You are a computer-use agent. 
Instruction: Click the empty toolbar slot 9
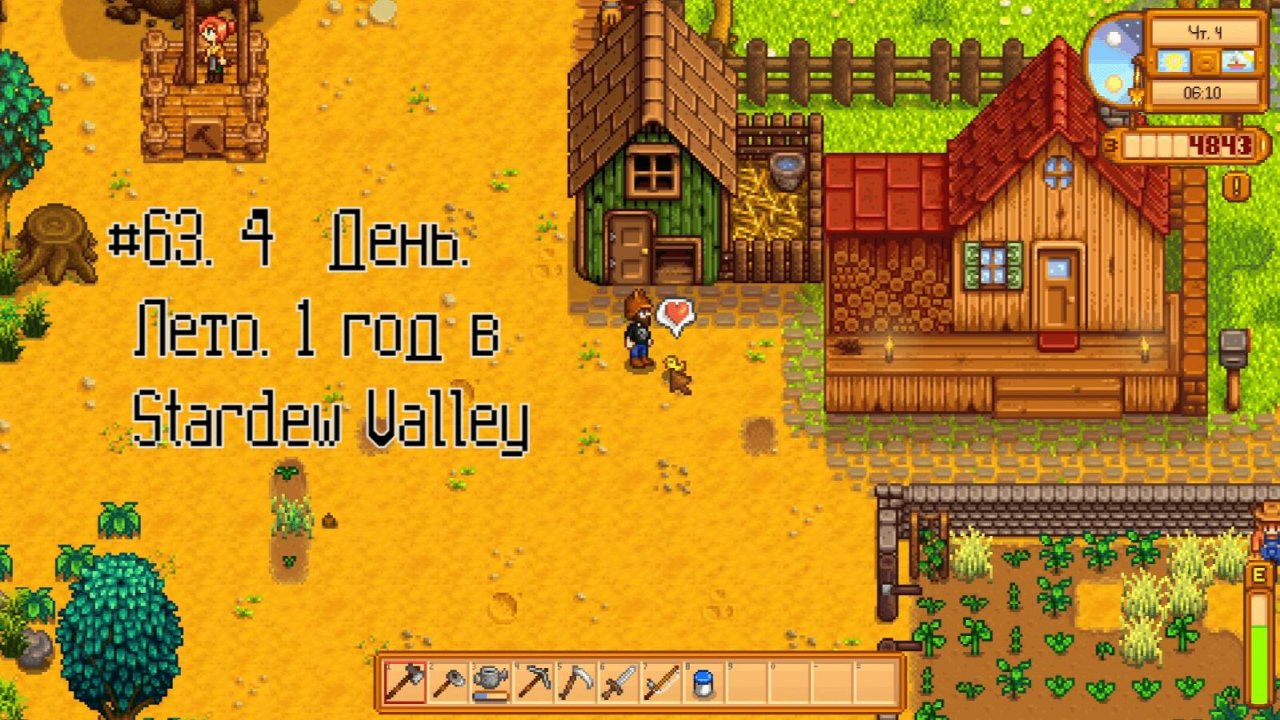click(746, 683)
